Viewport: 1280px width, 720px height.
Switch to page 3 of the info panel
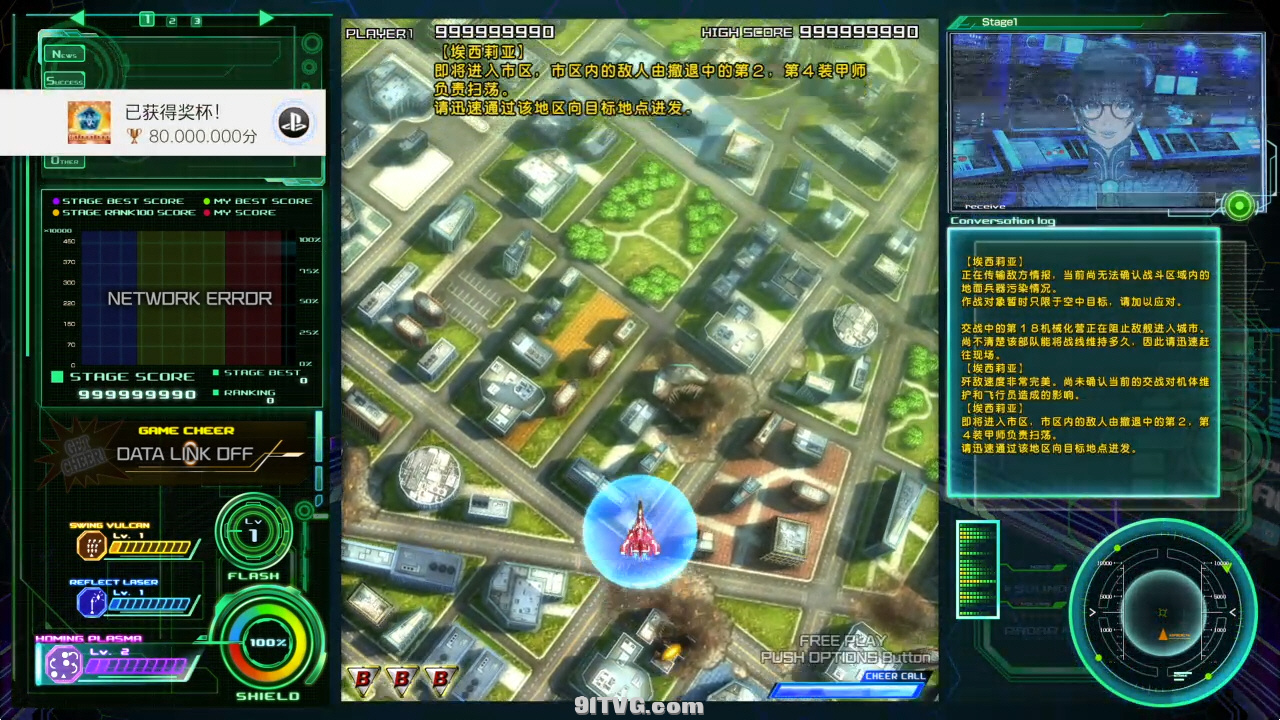tap(197, 20)
